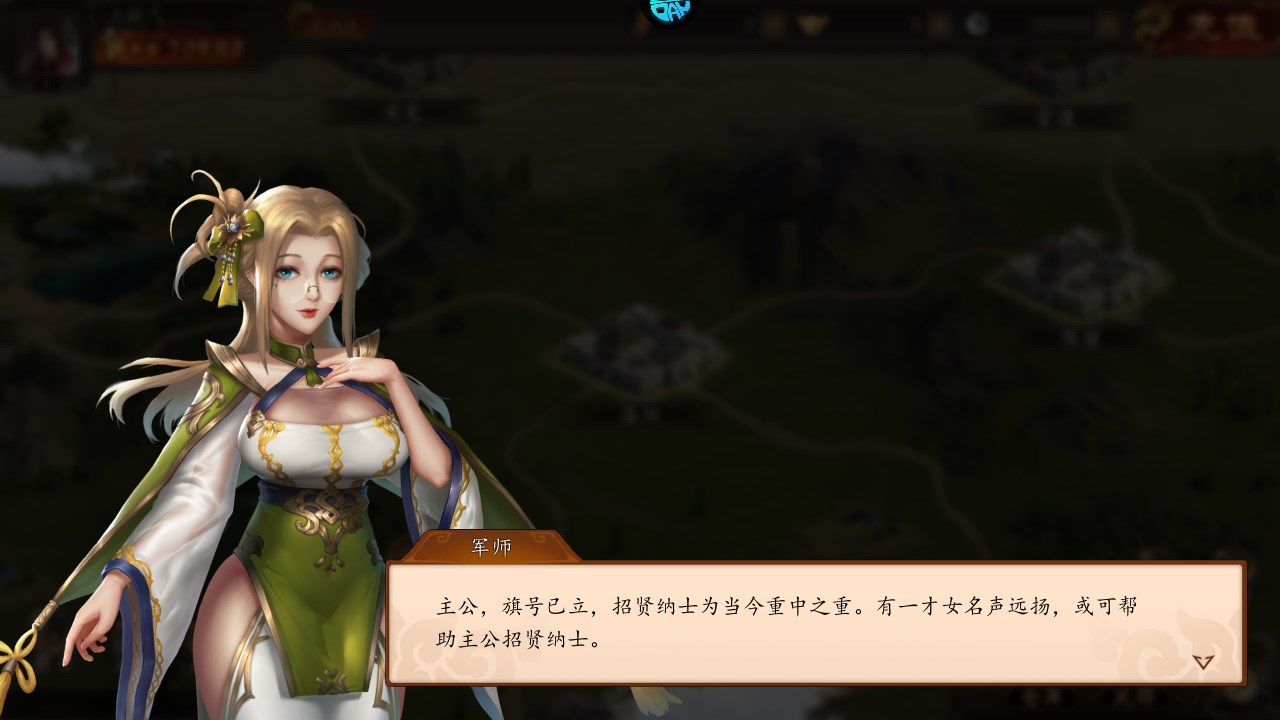Screen dimensions: 1280x720
Task: Click the gold ingot icon in the top bar
Action: (810, 22)
